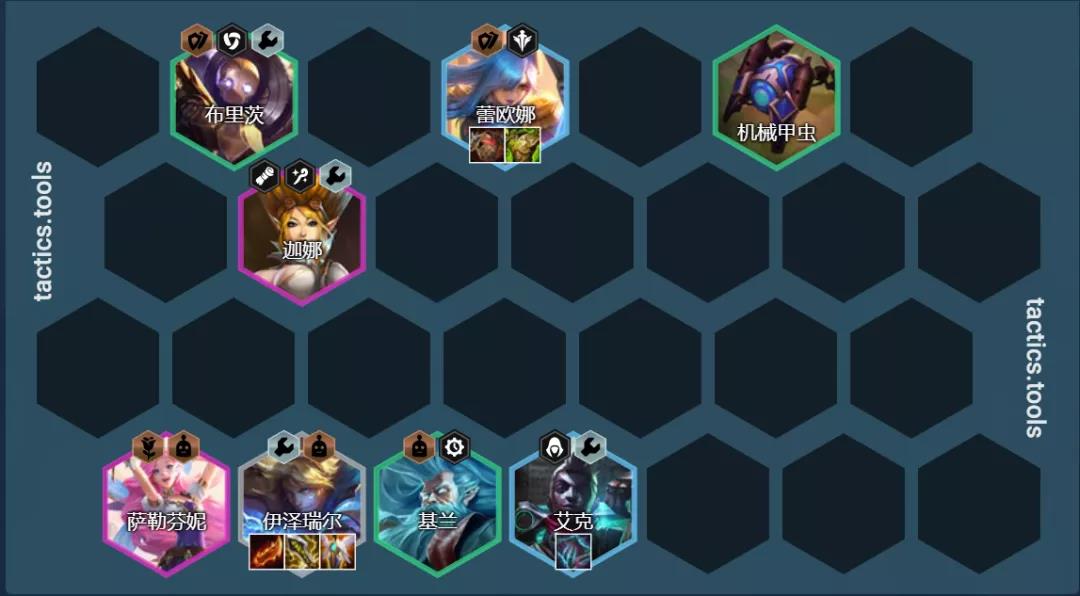Select the 布里茨 unit hex

234,98
